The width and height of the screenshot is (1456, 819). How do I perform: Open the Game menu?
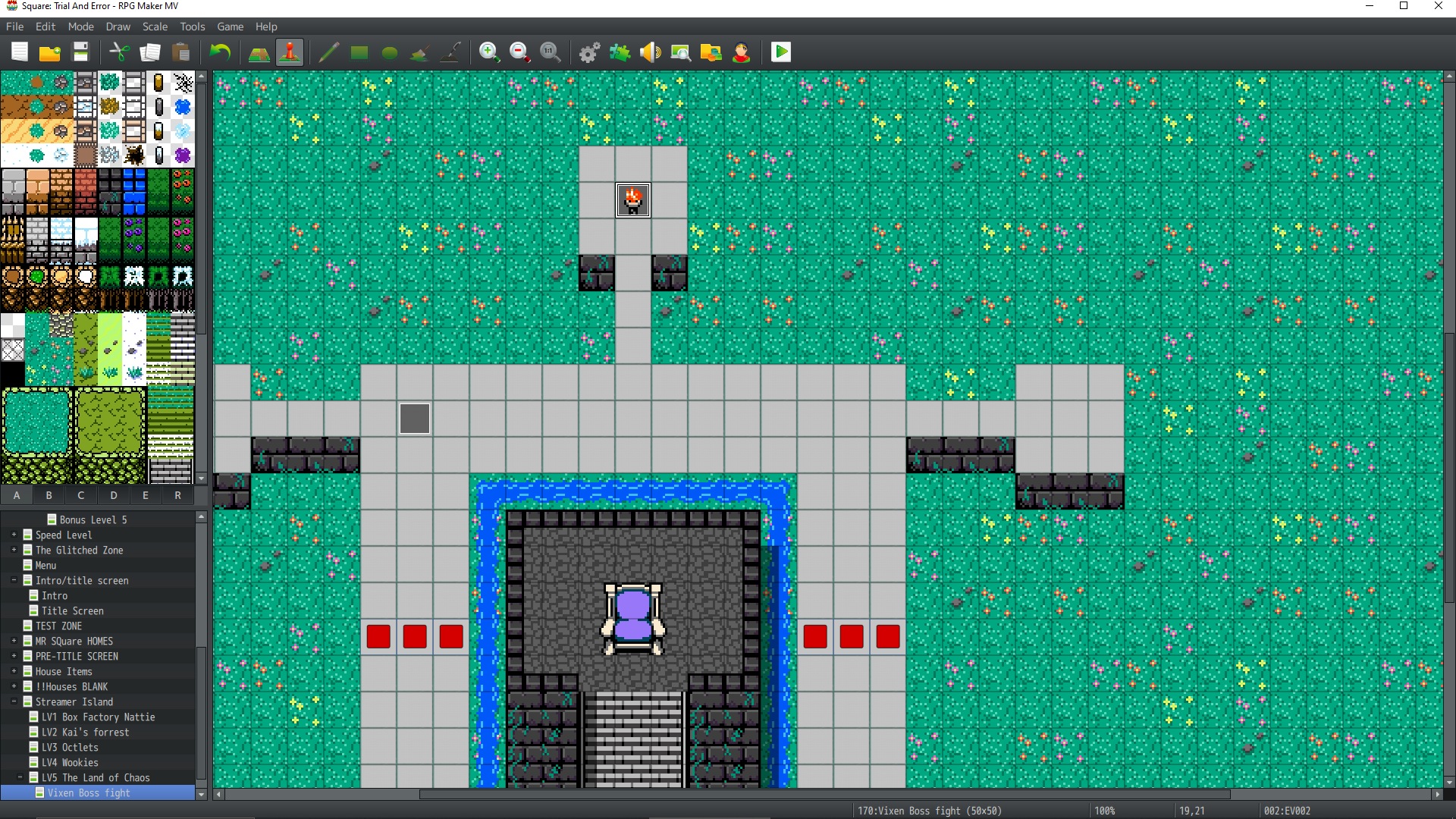pyautogui.click(x=230, y=27)
